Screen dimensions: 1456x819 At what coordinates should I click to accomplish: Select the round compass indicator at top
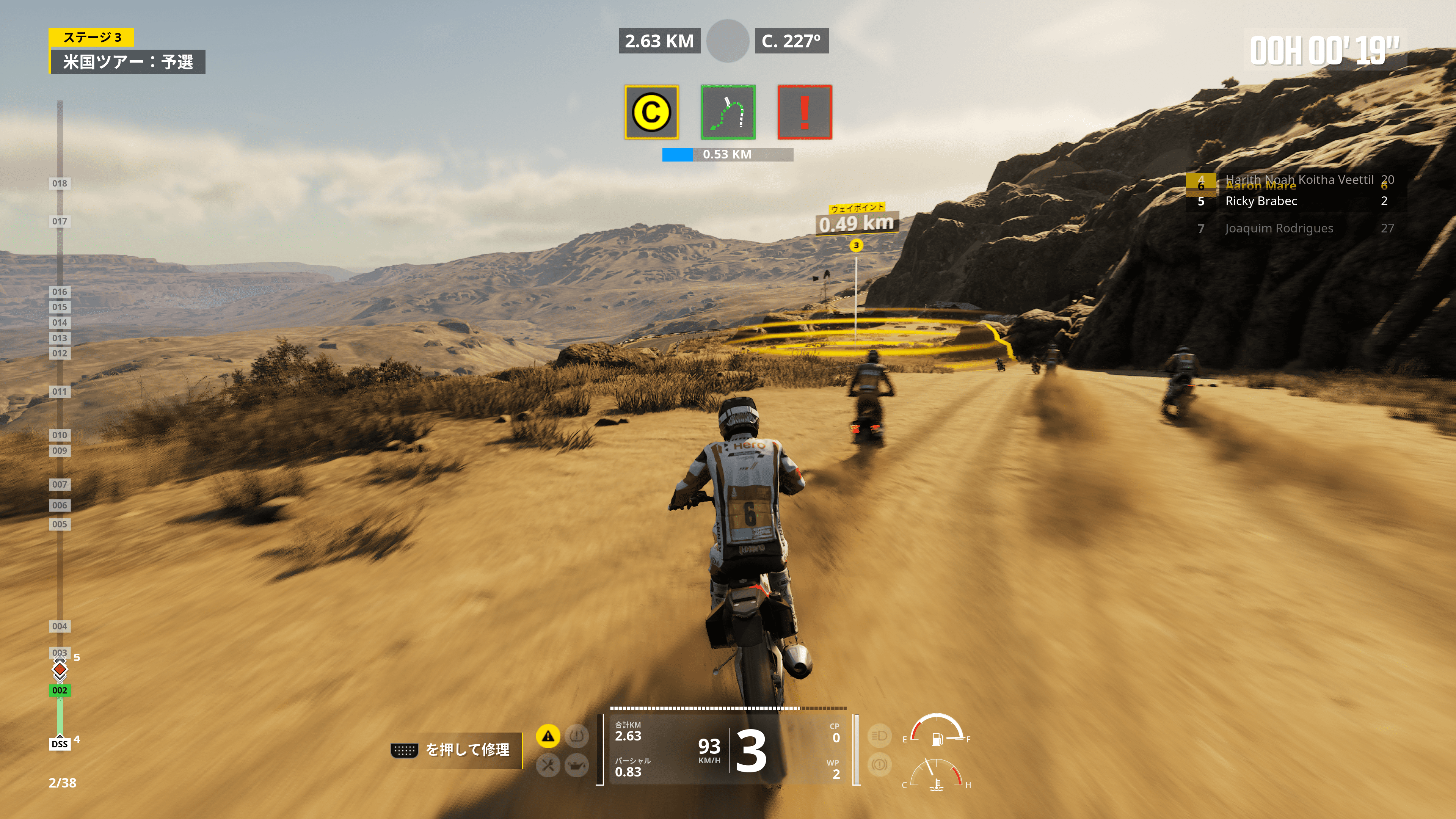pos(728,41)
